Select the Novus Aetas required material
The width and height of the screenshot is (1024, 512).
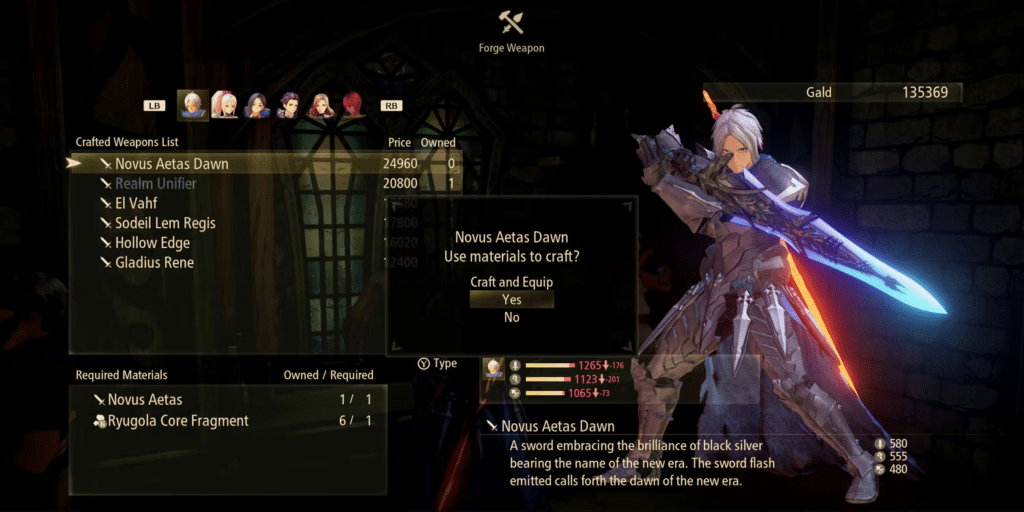coord(145,400)
